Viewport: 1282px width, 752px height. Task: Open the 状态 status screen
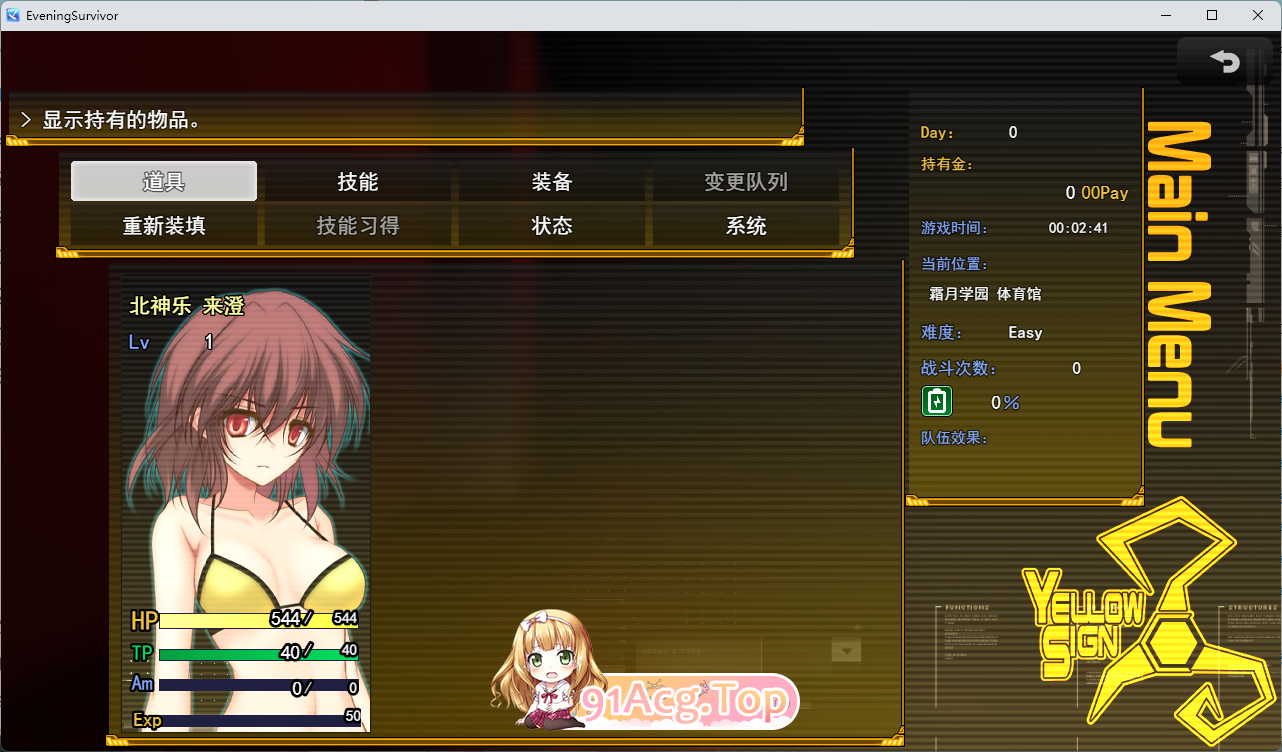pyautogui.click(x=552, y=226)
